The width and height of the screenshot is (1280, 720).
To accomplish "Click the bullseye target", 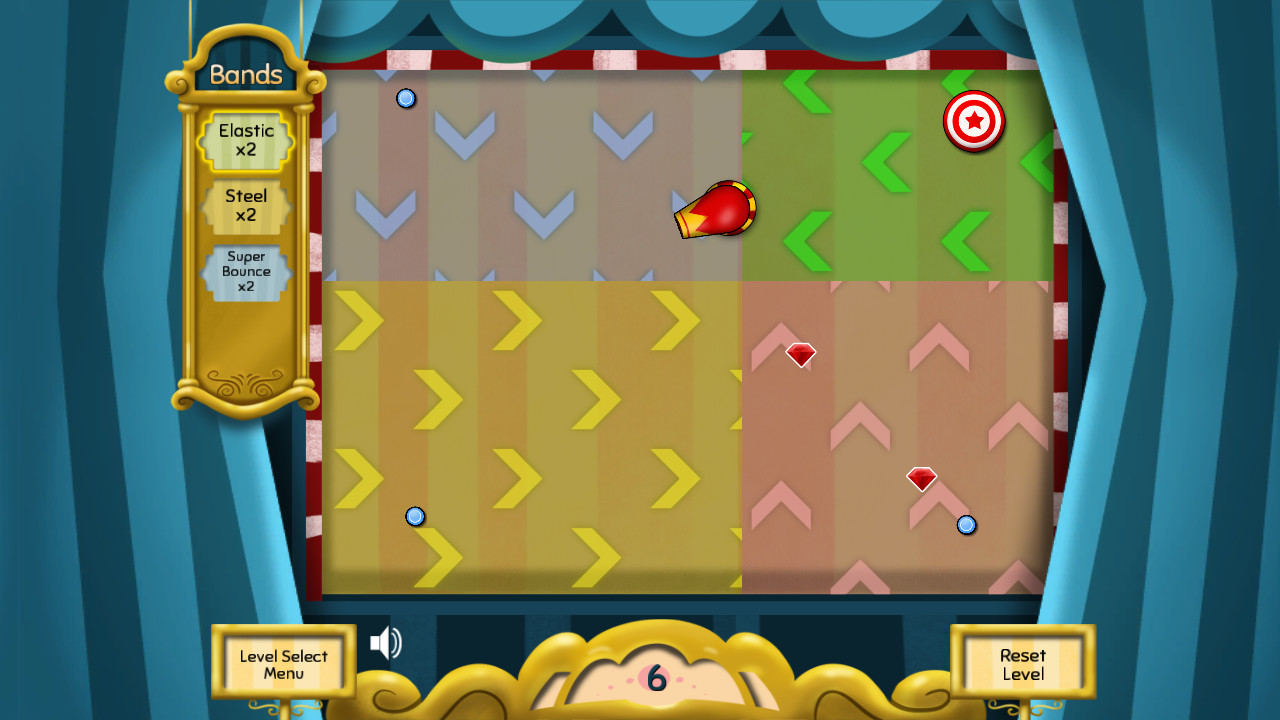I will (x=973, y=122).
